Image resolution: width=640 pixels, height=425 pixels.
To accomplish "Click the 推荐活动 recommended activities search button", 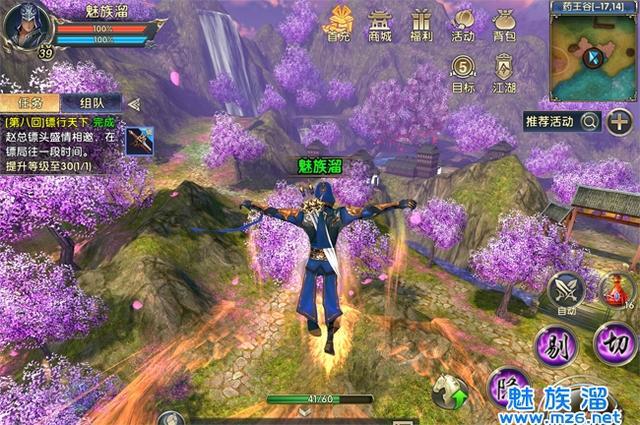I will click(590, 122).
